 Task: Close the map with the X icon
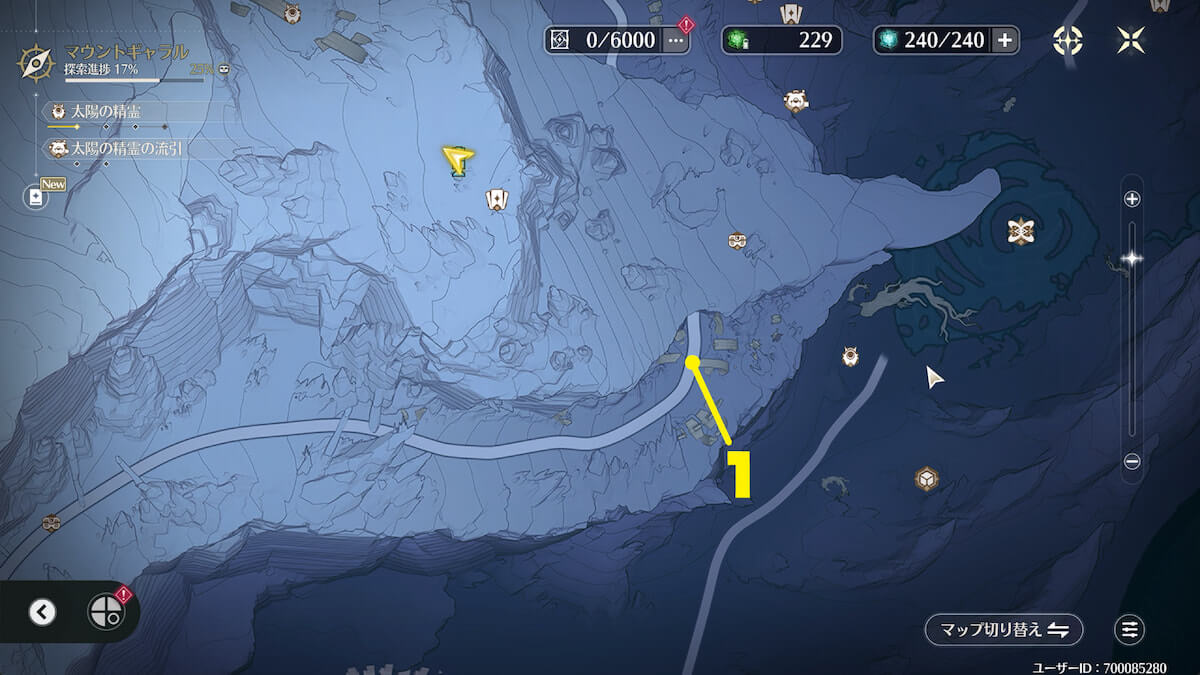(1131, 40)
